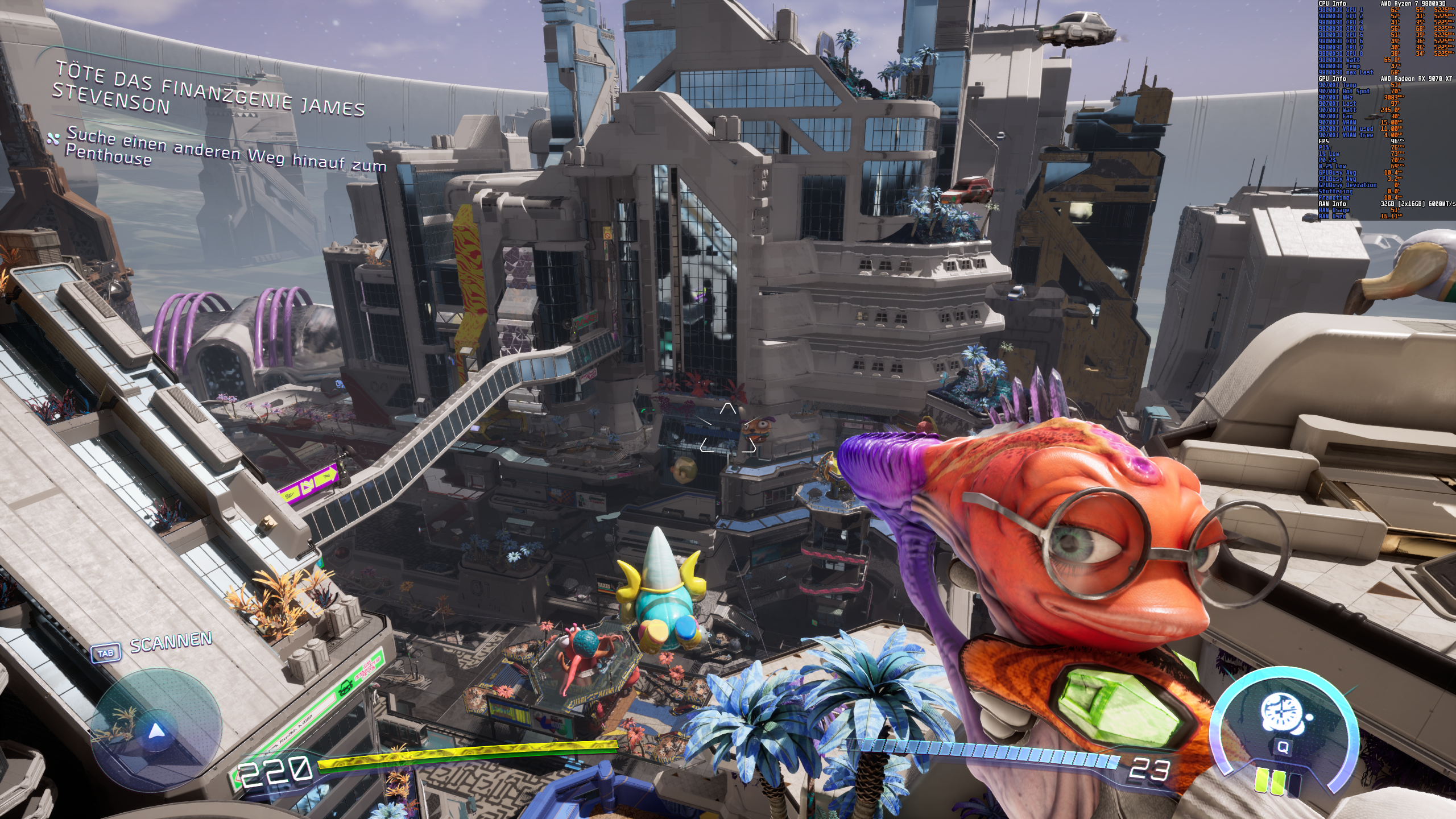Collapse the GPU Info section of the overlay
This screenshot has height=819, width=1456.
pyautogui.click(x=1332, y=79)
